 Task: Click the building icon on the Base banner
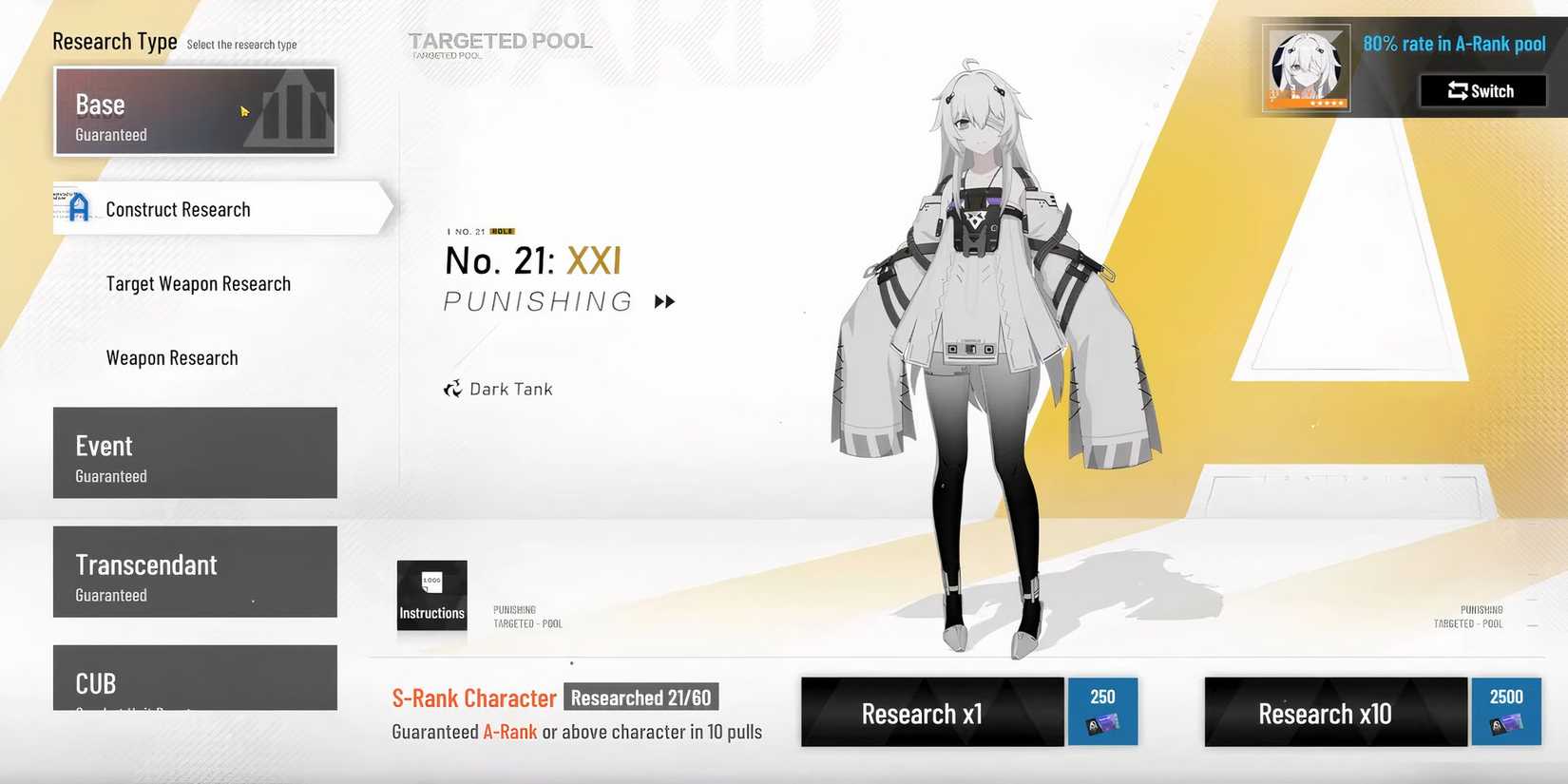pyautogui.click(x=290, y=111)
